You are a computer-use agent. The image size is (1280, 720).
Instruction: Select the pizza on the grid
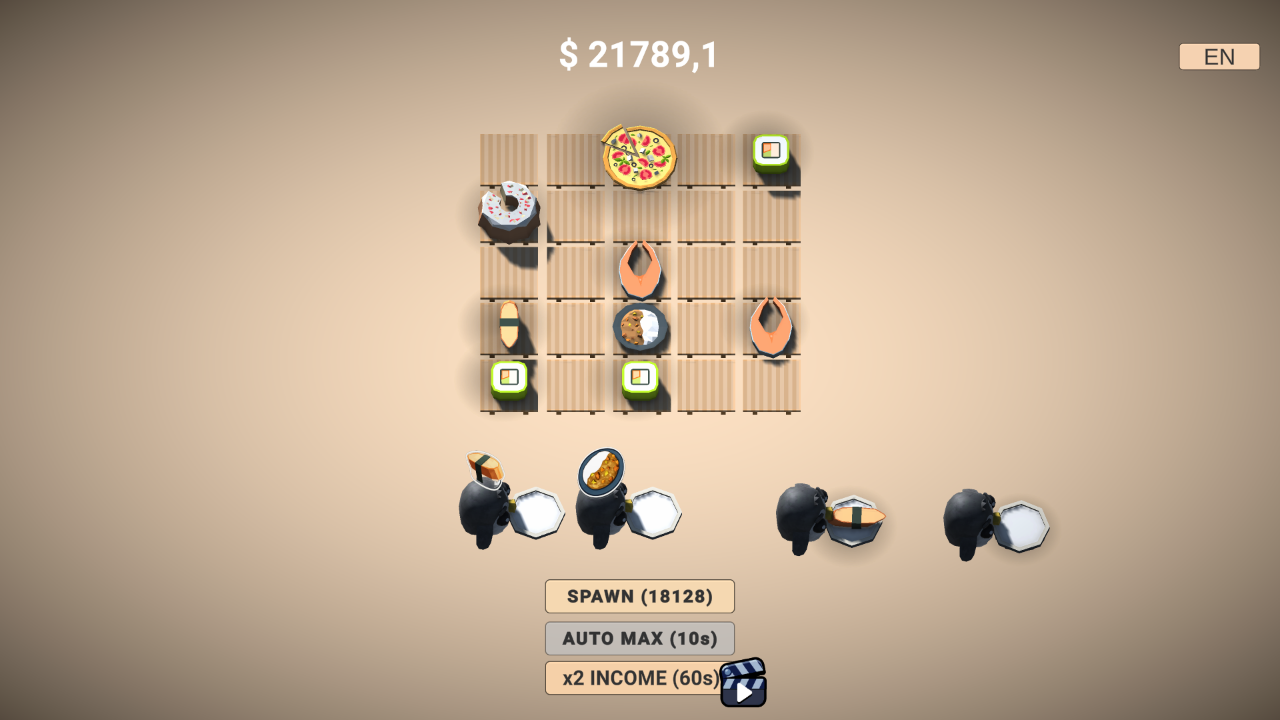(x=638, y=158)
